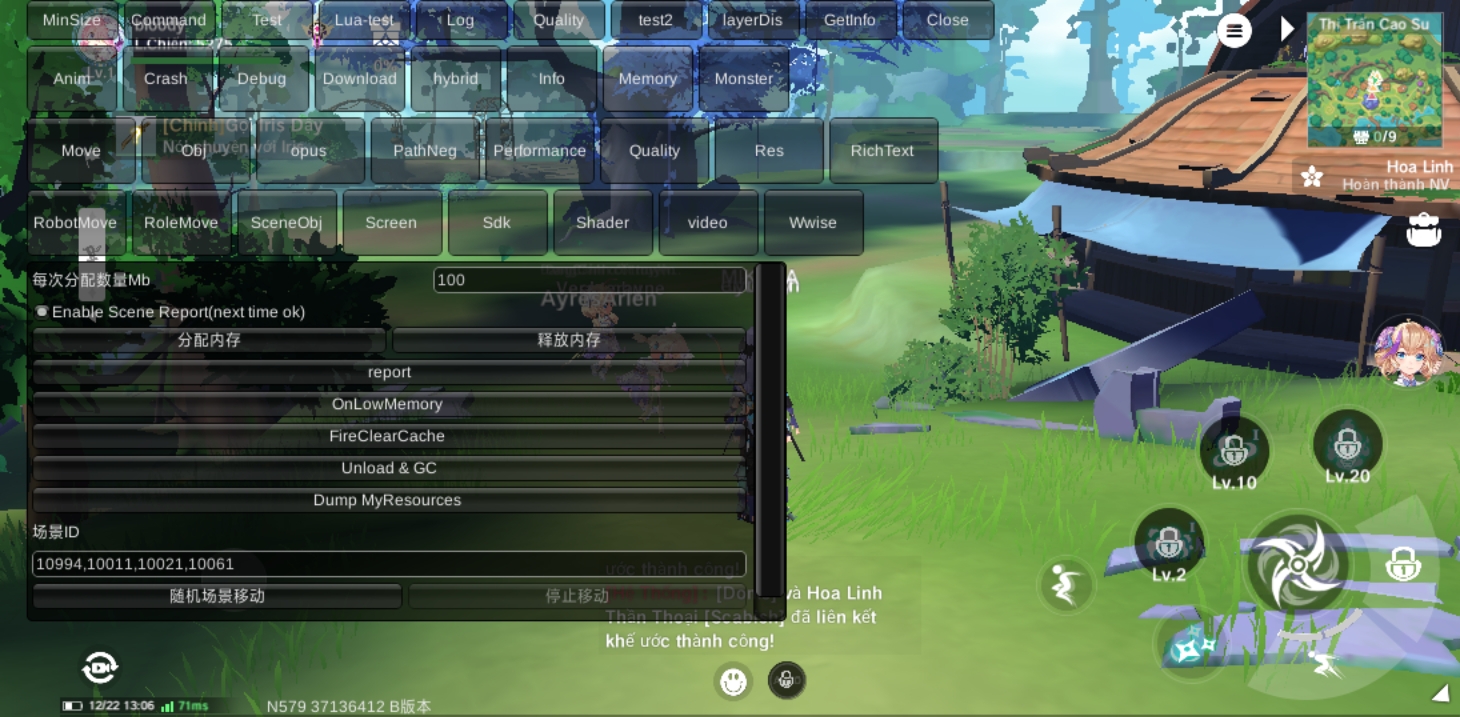Activate the main shuriken attack button
Viewport: 1460px width, 717px height.
point(1297,566)
